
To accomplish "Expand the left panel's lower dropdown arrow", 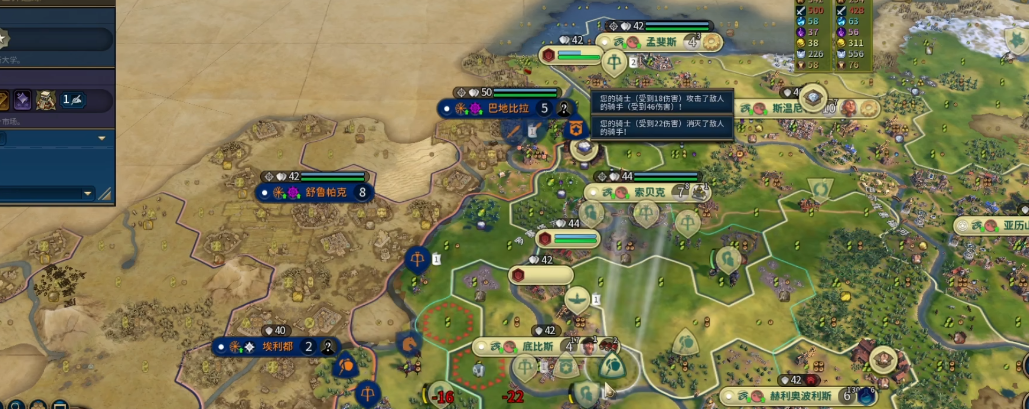I will click(x=88, y=193).
